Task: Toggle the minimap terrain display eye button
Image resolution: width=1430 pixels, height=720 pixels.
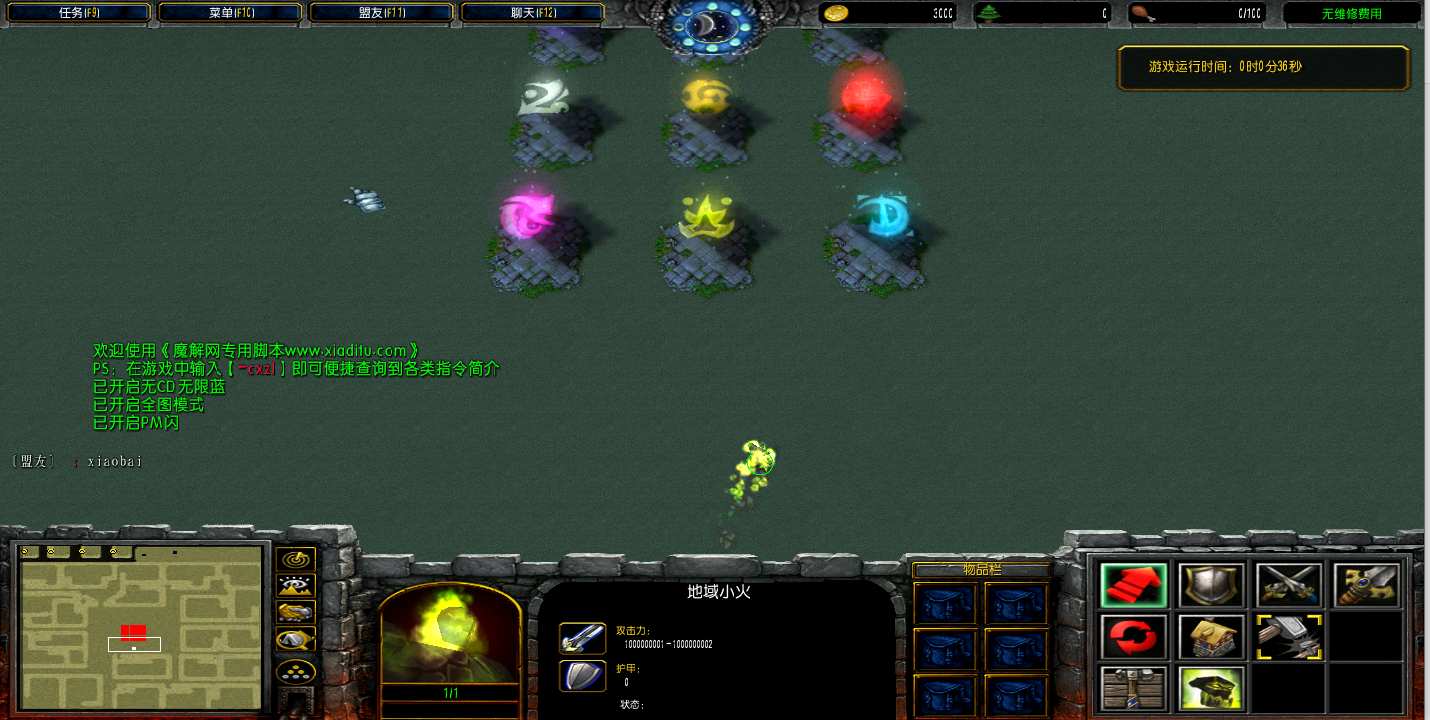Action: pos(296,586)
